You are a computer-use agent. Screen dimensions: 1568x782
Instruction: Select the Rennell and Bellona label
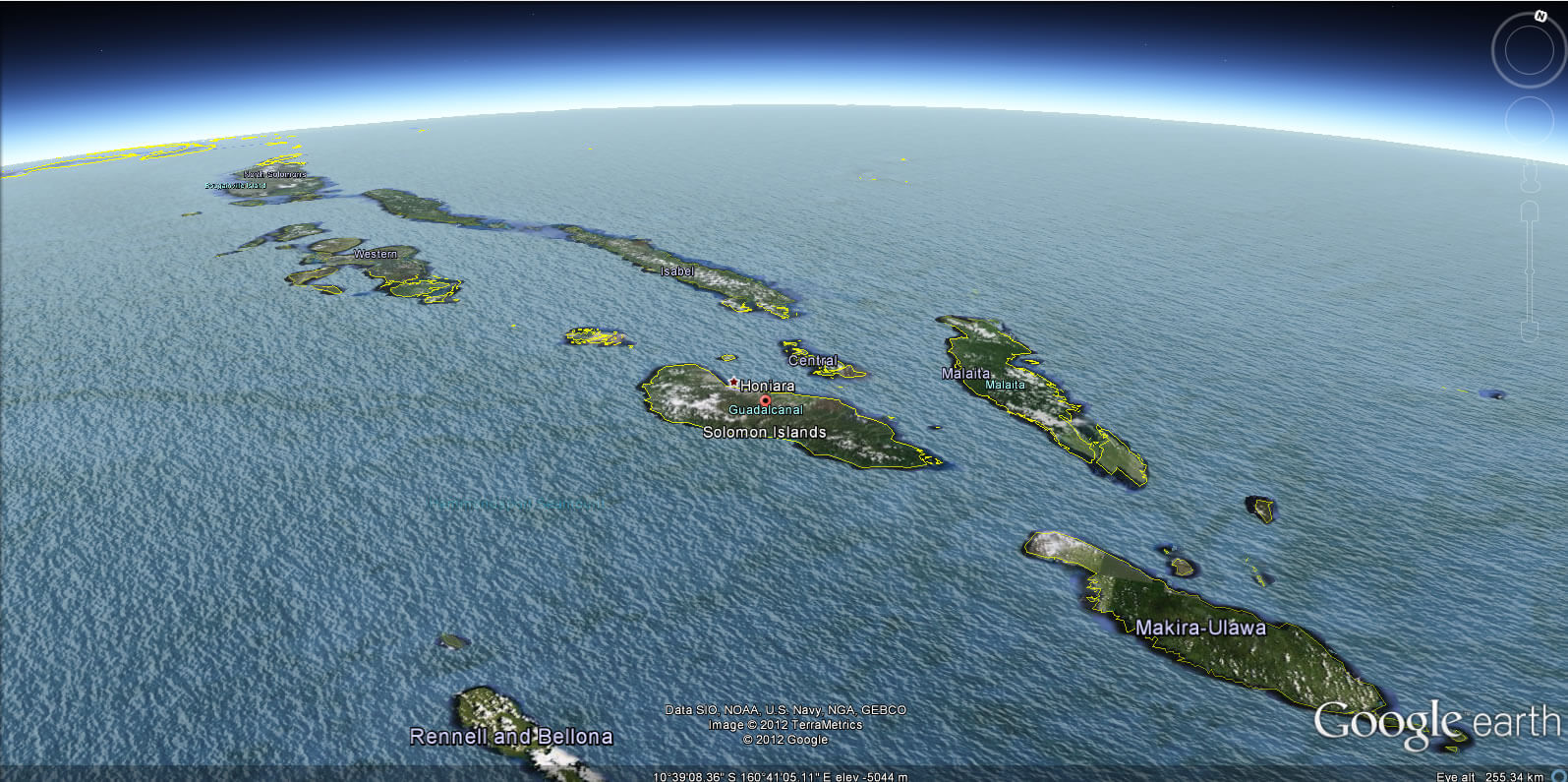point(511,736)
